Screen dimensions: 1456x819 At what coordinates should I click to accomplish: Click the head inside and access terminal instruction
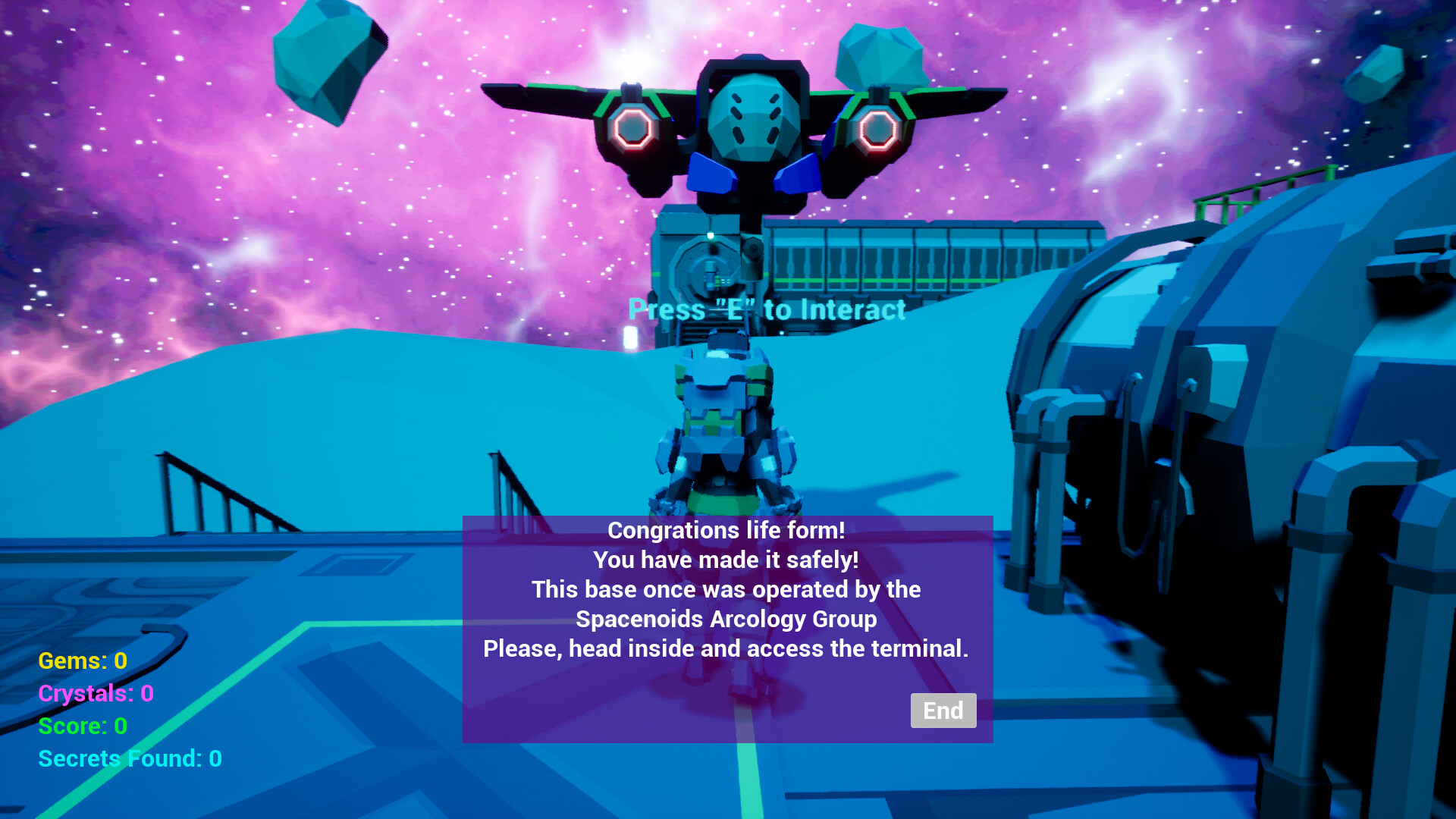[726, 649]
